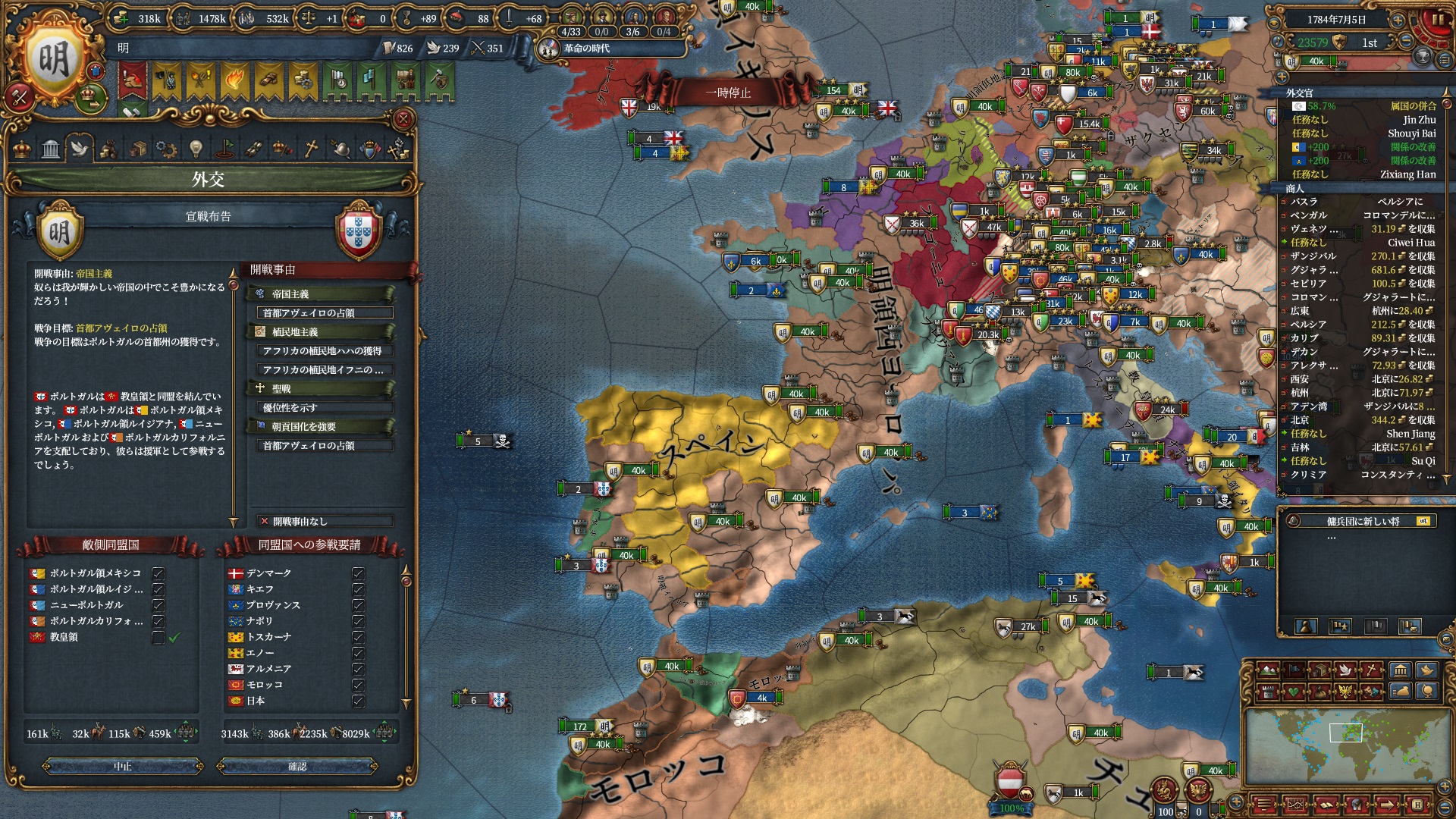The height and width of the screenshot is (819, 1456).
Task: Toggle call-to-arms checkbox for プロヴァンス
Action: point(358,605)
